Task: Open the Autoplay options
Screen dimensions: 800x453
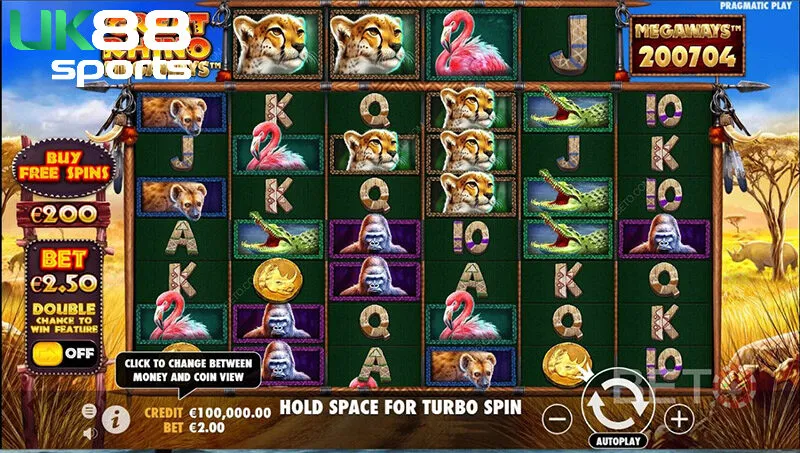Action: (x=620, y=440)
